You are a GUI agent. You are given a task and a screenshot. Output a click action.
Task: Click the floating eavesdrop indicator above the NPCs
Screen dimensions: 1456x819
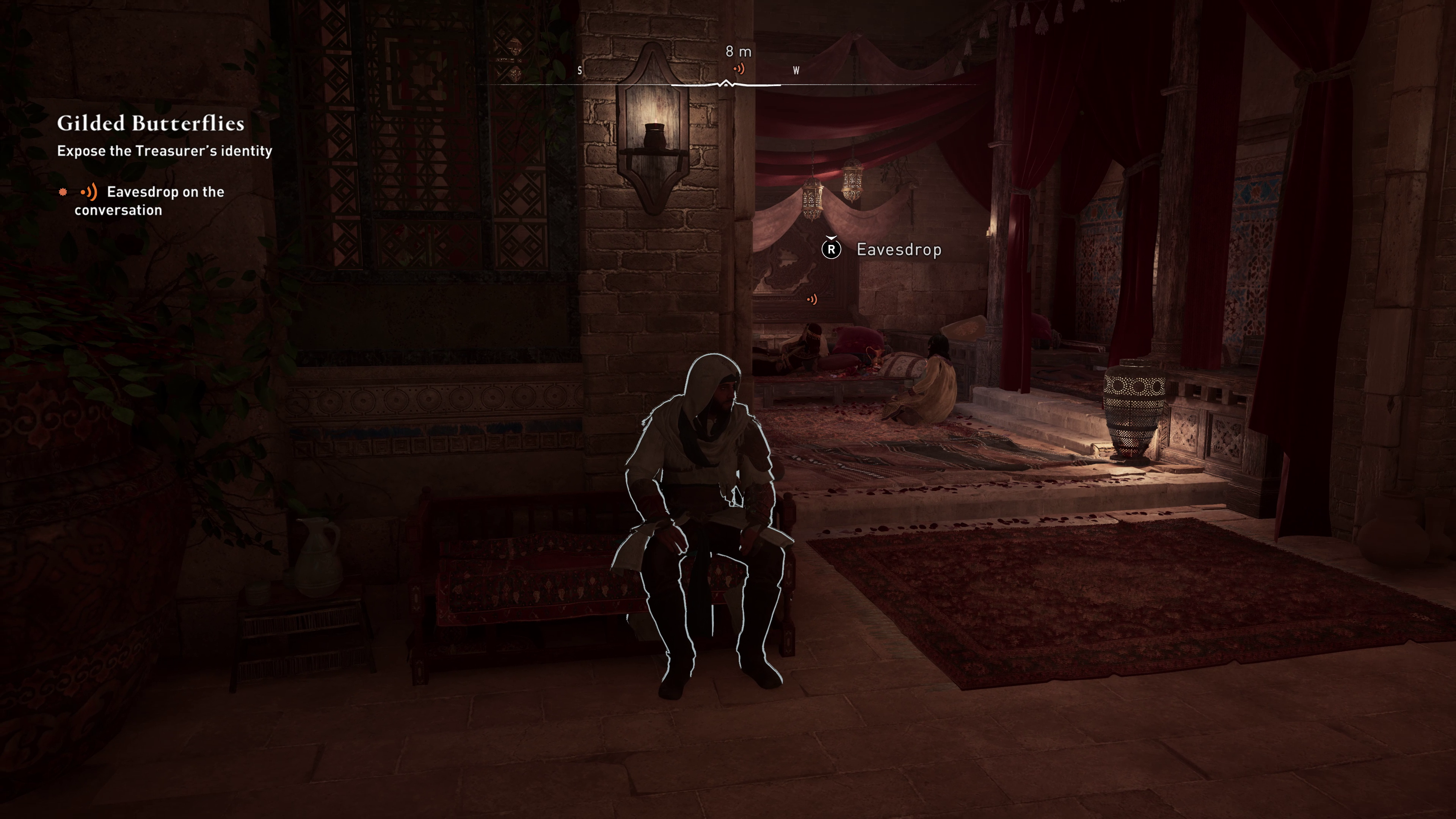point(813,299)
